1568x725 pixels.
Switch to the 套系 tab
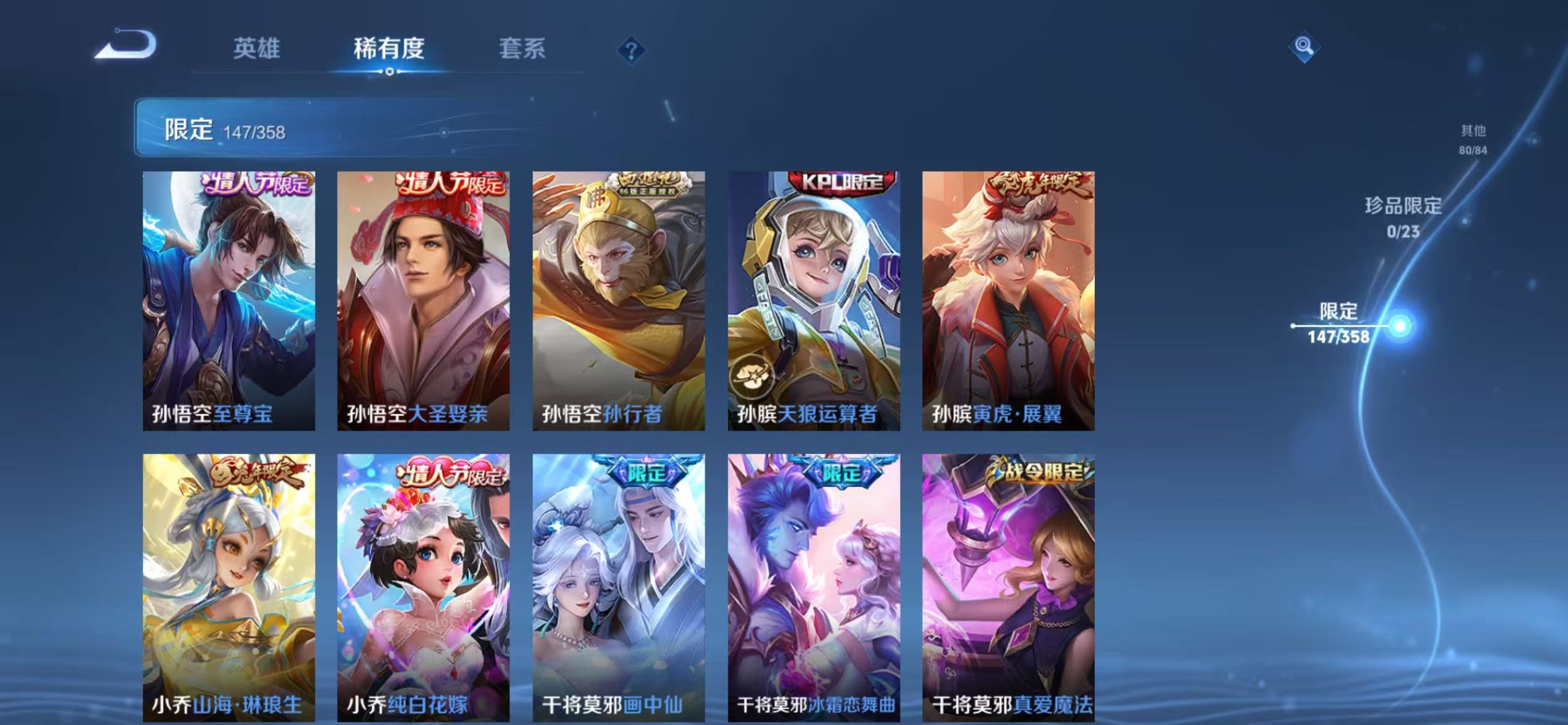pos(523,50)
